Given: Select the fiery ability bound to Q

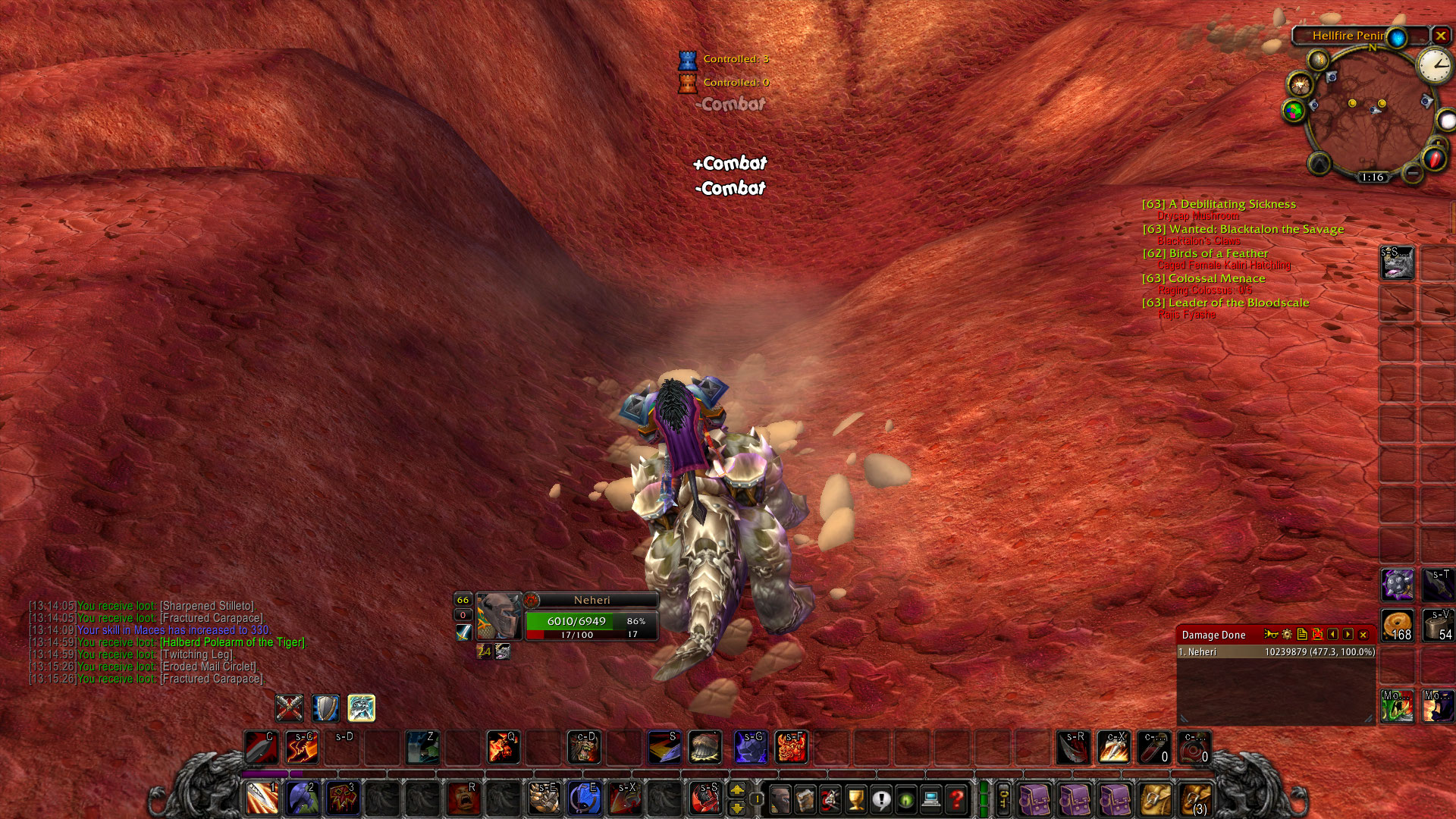Looking at the screenshot, I should (502, 748).
